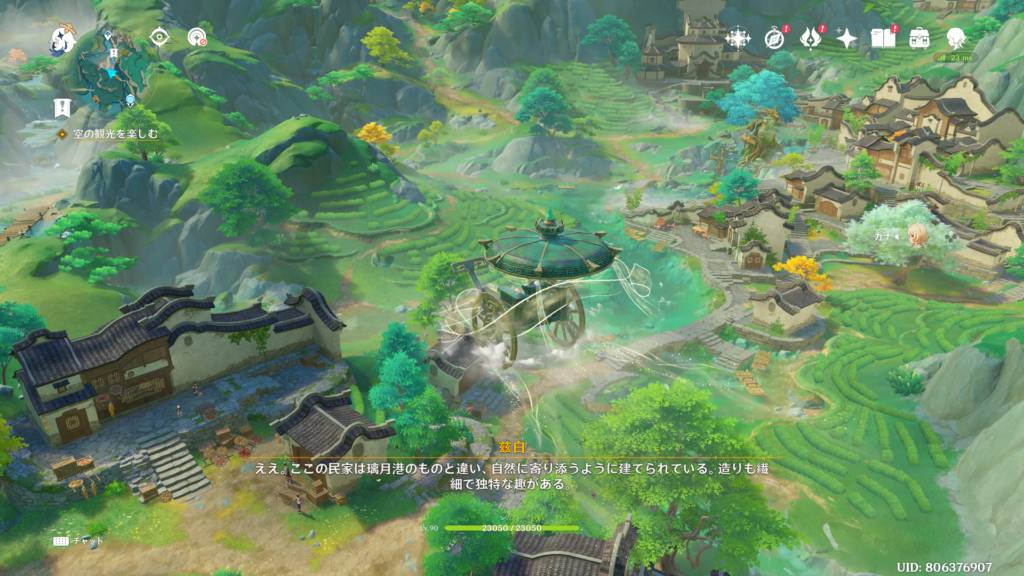Click the sparkle star icon
This screenshot has height=576, width=1024.
point(846,39)
